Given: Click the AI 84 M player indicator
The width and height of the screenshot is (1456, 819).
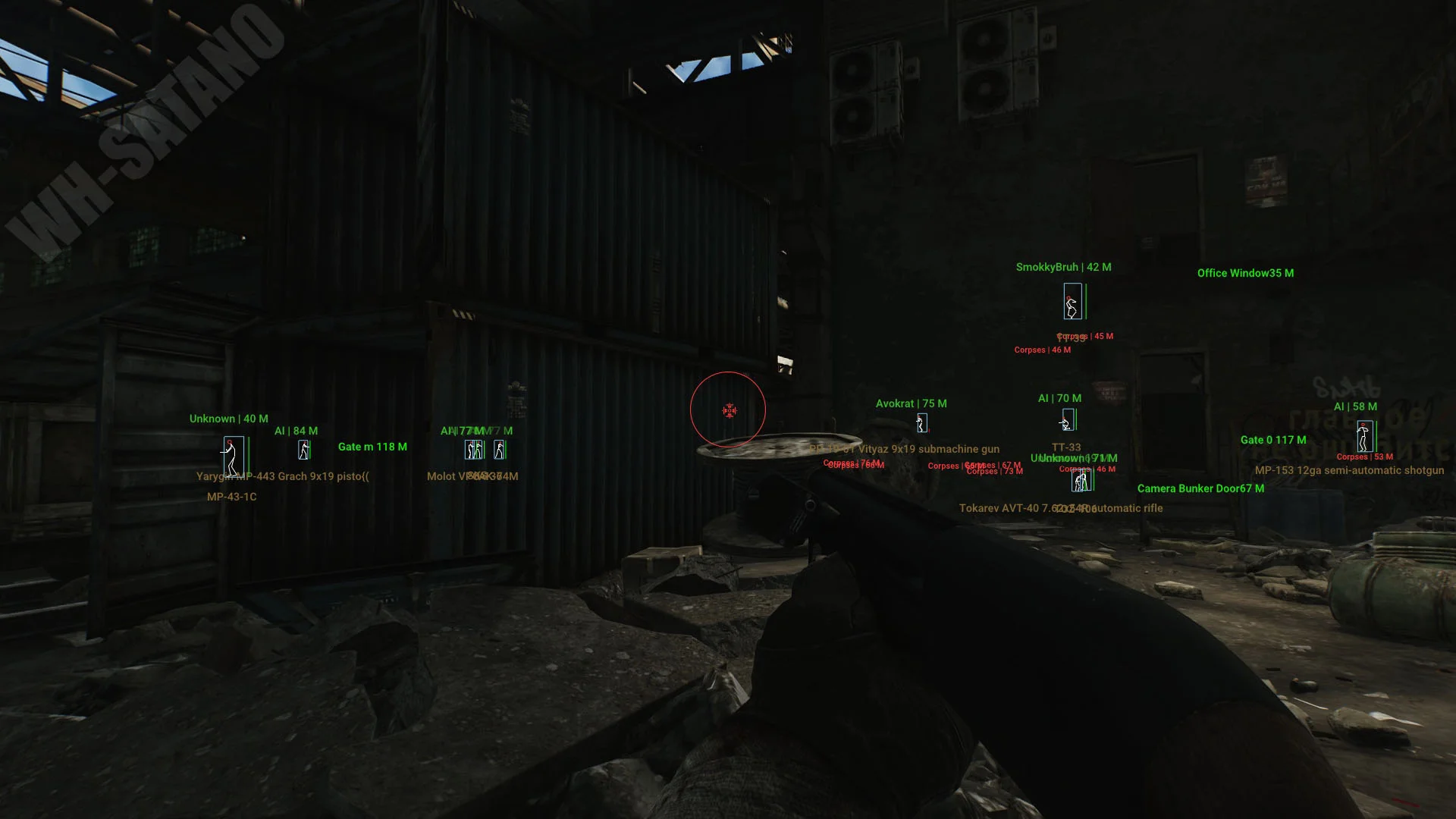Looking at the screenshot, I should pos(303,450).
